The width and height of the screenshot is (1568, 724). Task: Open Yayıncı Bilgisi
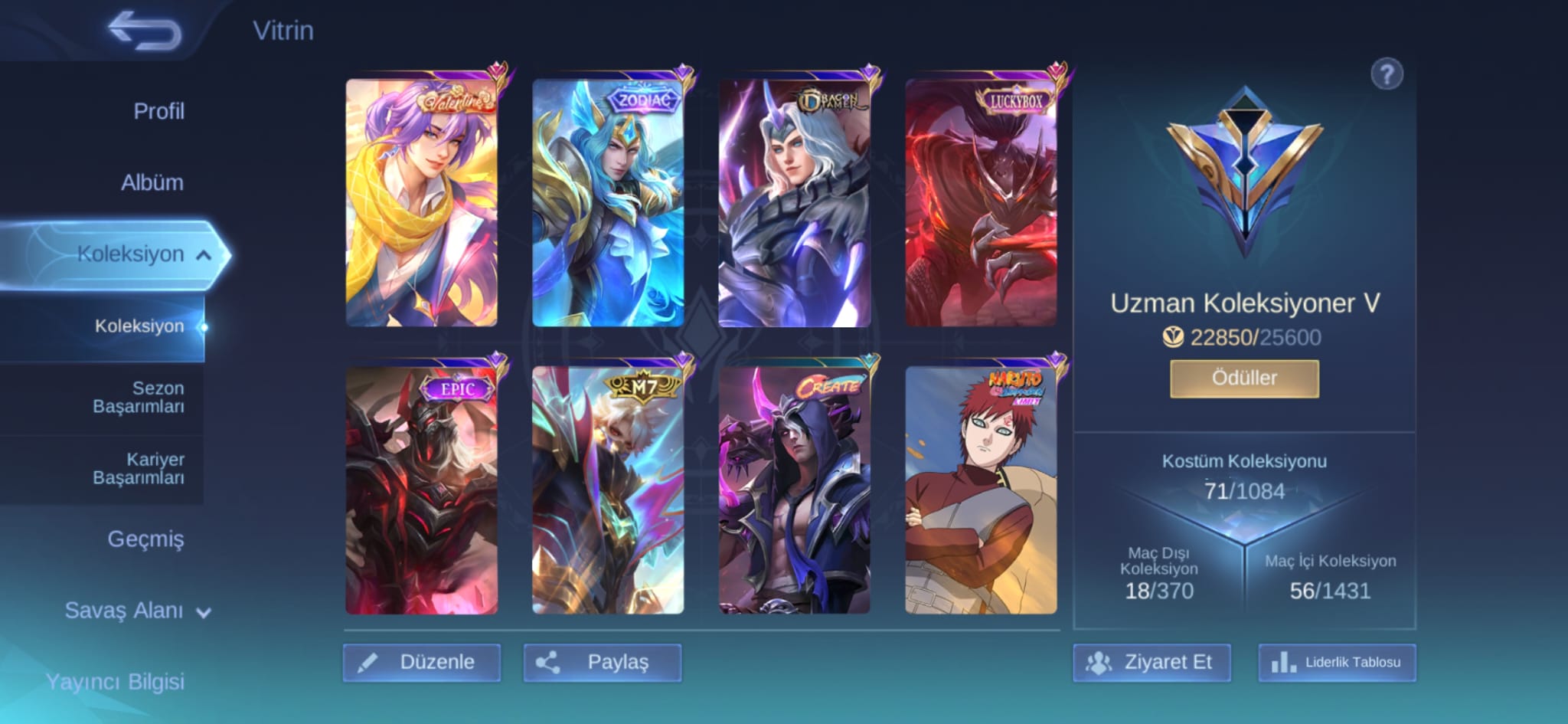pyautogui.click(x=115, y=681)
